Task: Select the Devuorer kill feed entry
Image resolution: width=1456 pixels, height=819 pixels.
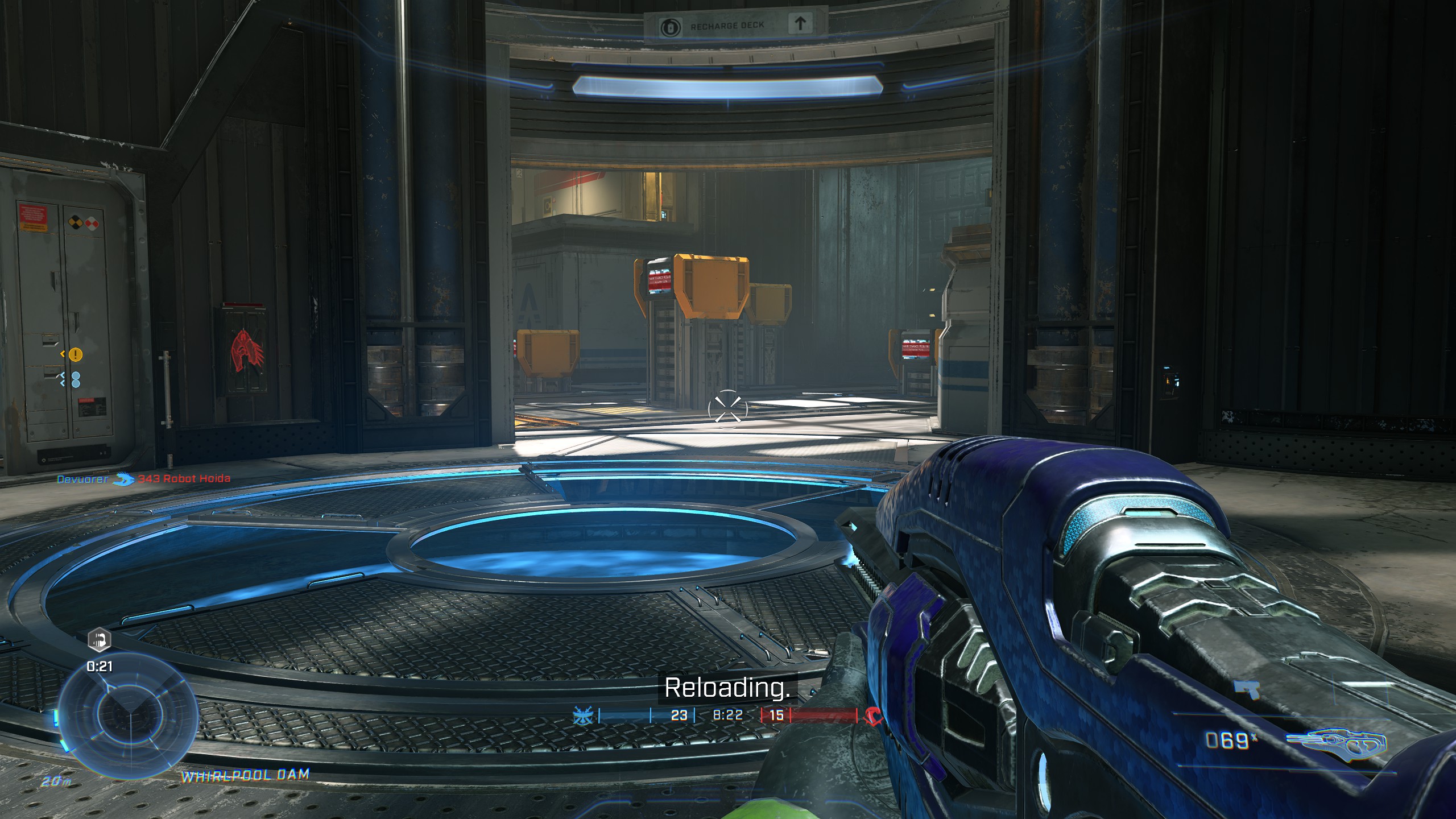Action: point(82,479)
